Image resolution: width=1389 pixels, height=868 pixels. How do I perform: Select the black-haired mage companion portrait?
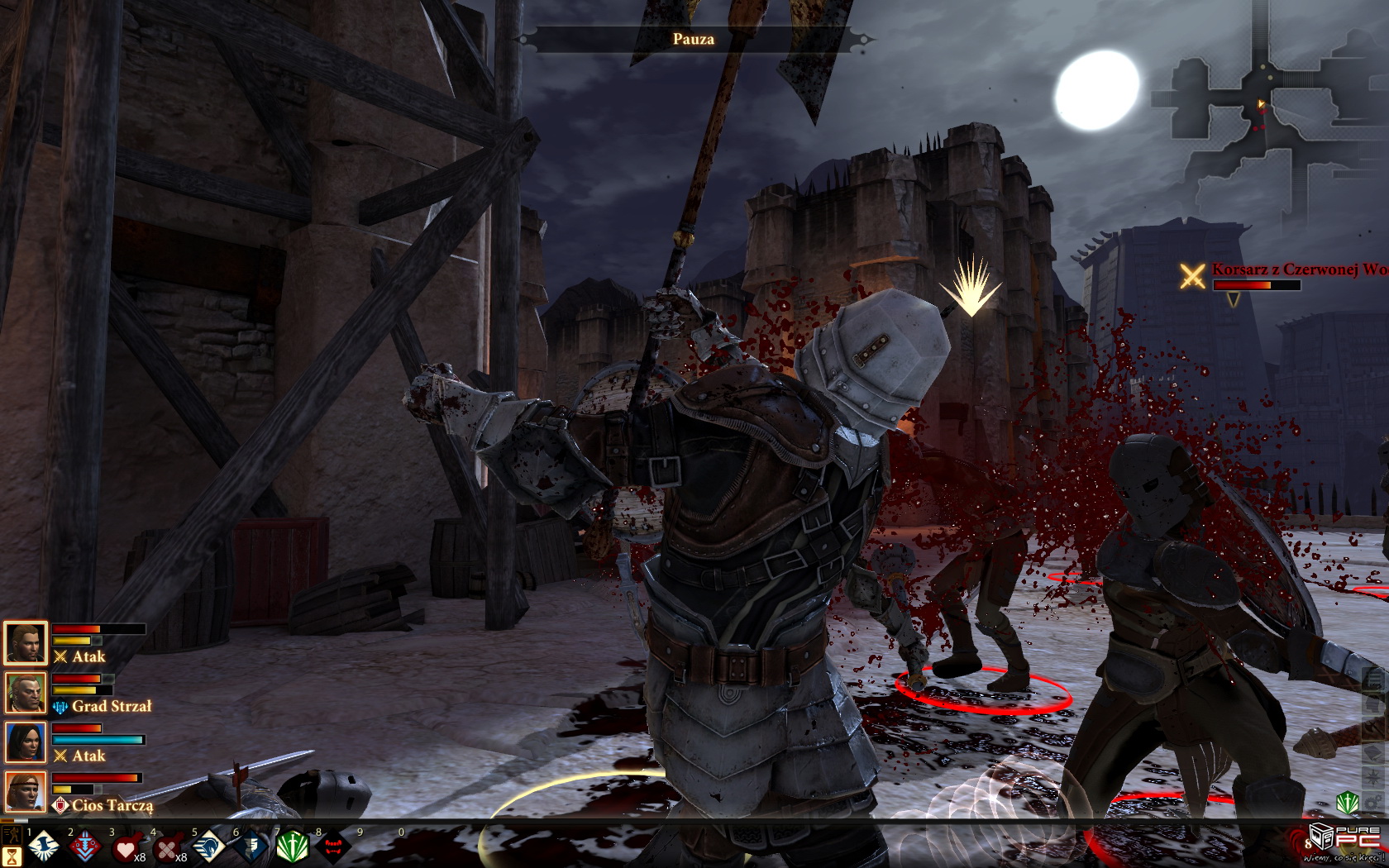(x=25, y=742)
